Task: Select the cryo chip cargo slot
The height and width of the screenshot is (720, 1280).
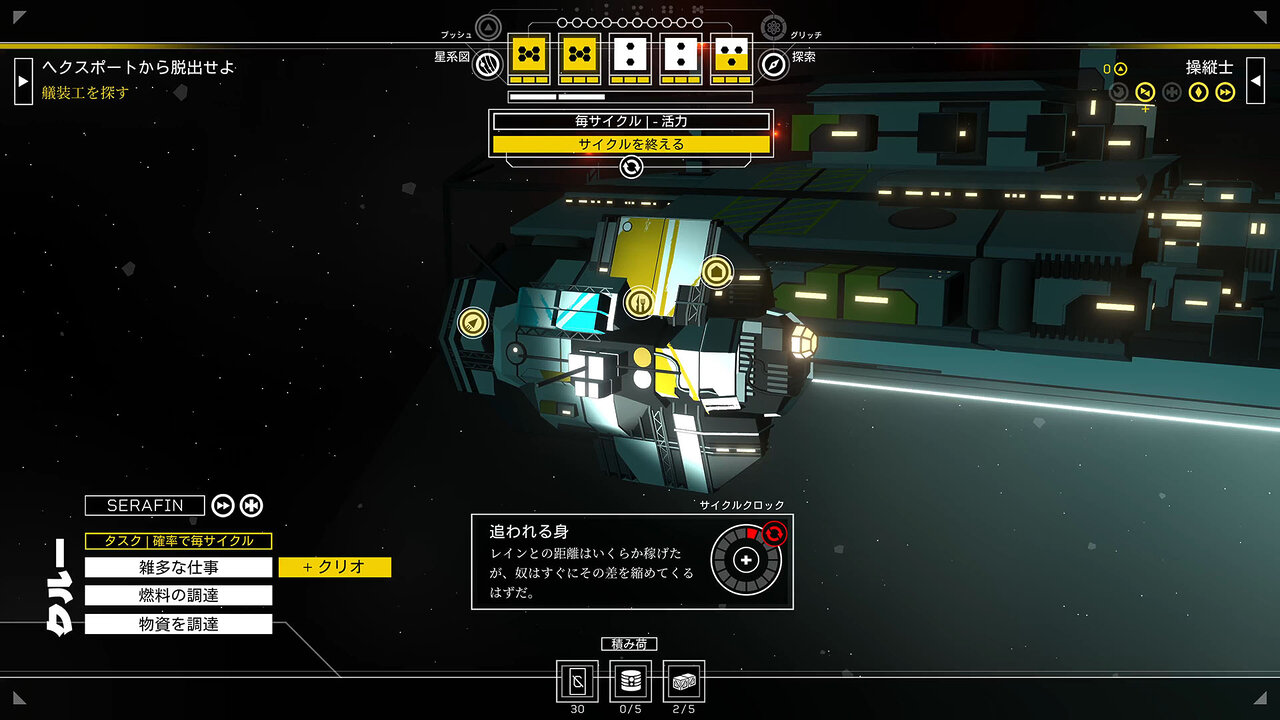Action: [x=577, y=682]
